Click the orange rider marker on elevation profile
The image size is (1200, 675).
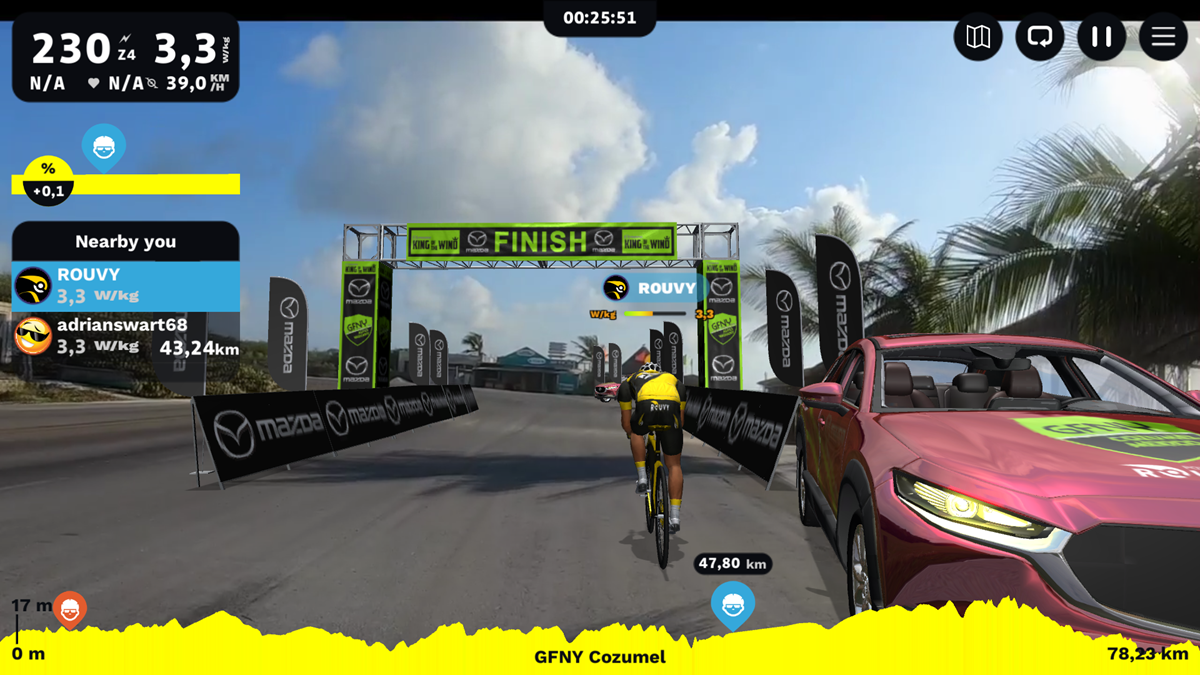pos(70,608)
